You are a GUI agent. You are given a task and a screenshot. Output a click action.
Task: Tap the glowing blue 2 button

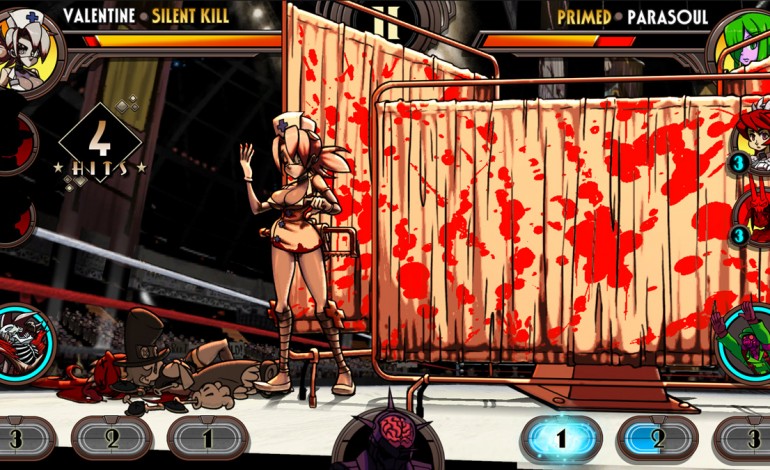click(x=656, y=438)
